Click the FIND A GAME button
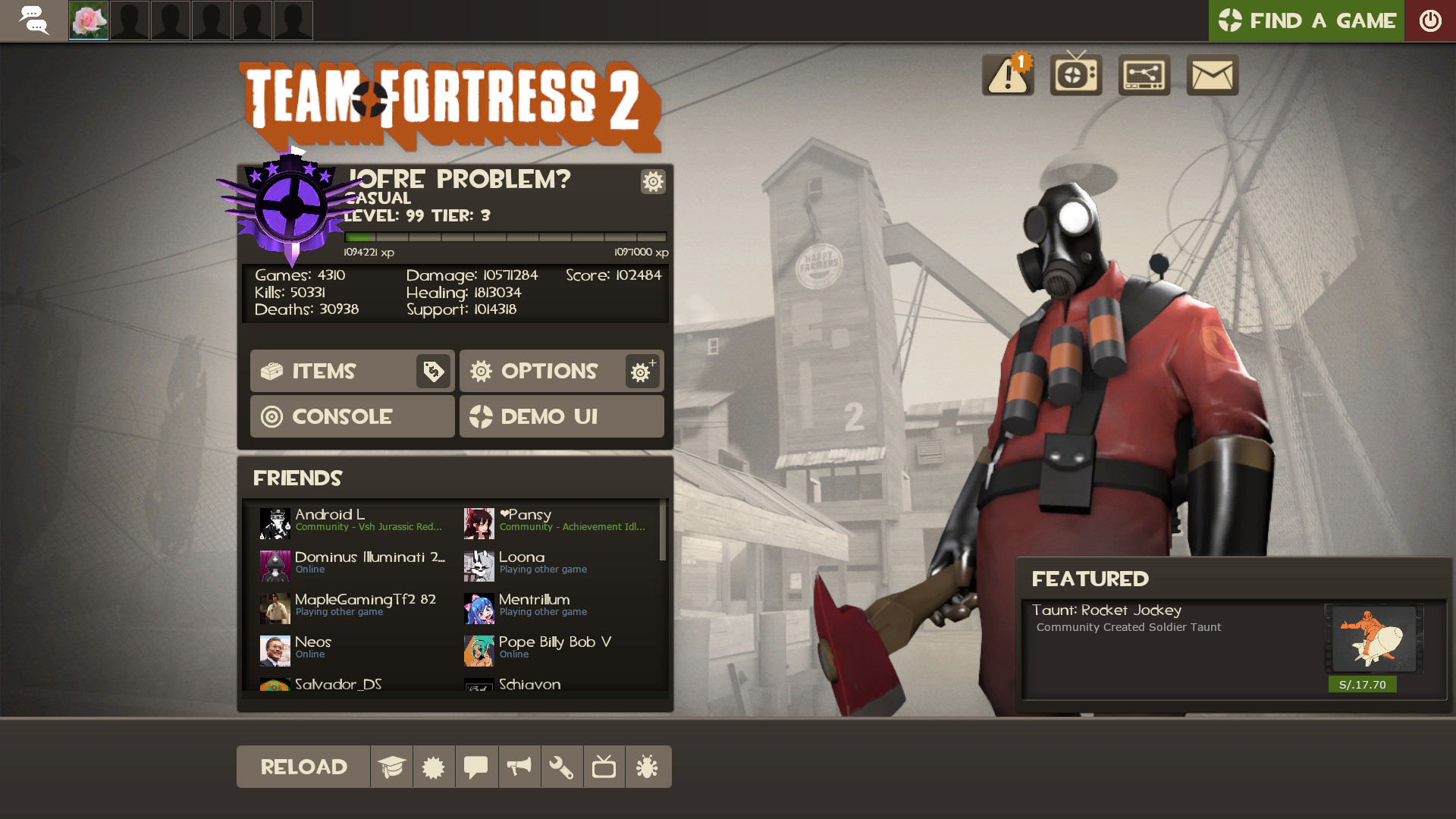 pos(1306,20)
